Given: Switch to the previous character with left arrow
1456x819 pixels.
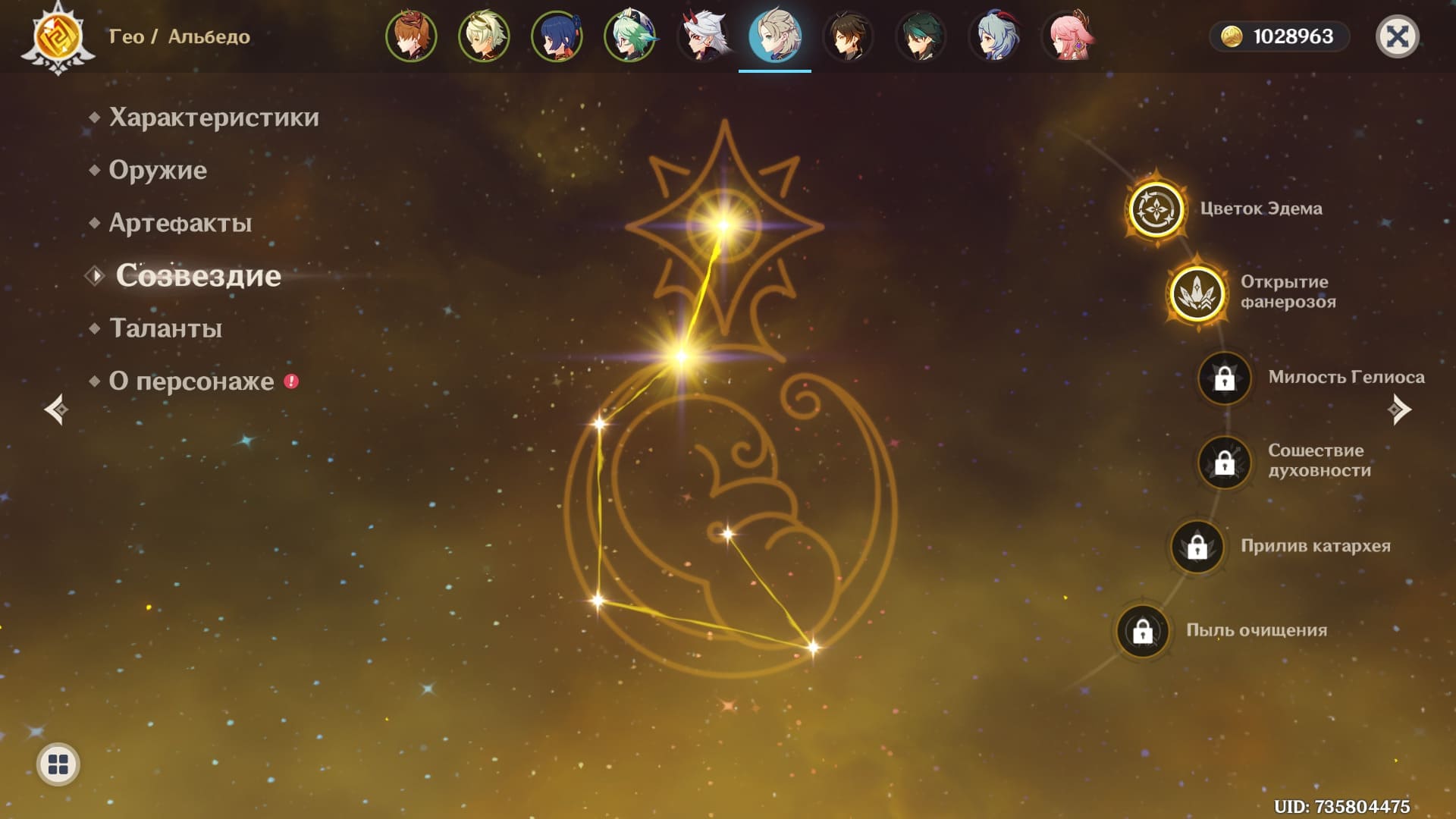Looking at the screenshot, I should point(56,409).
